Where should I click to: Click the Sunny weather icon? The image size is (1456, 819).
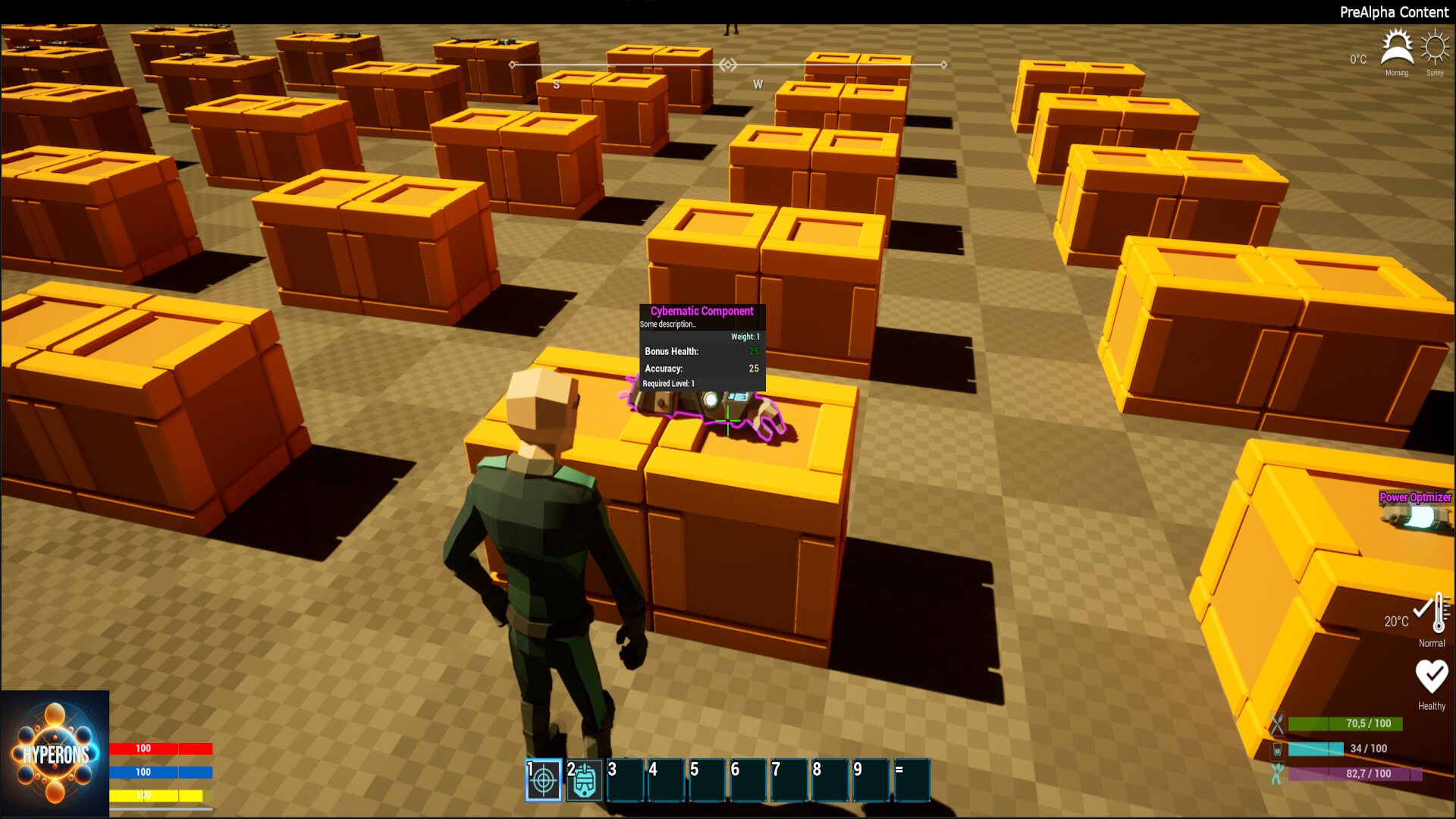(x=1434, y=47)
